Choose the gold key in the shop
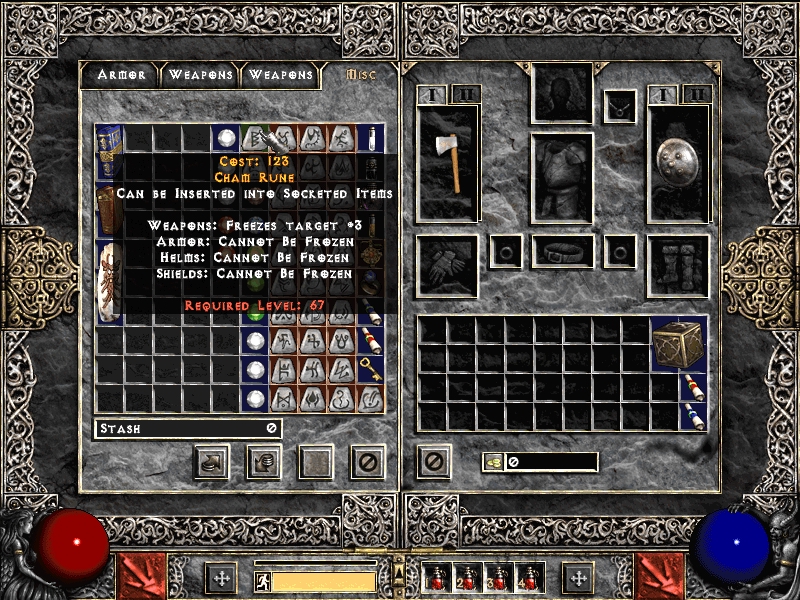The height and width of the screenshot is (600, 800). (x=371, y=367)
